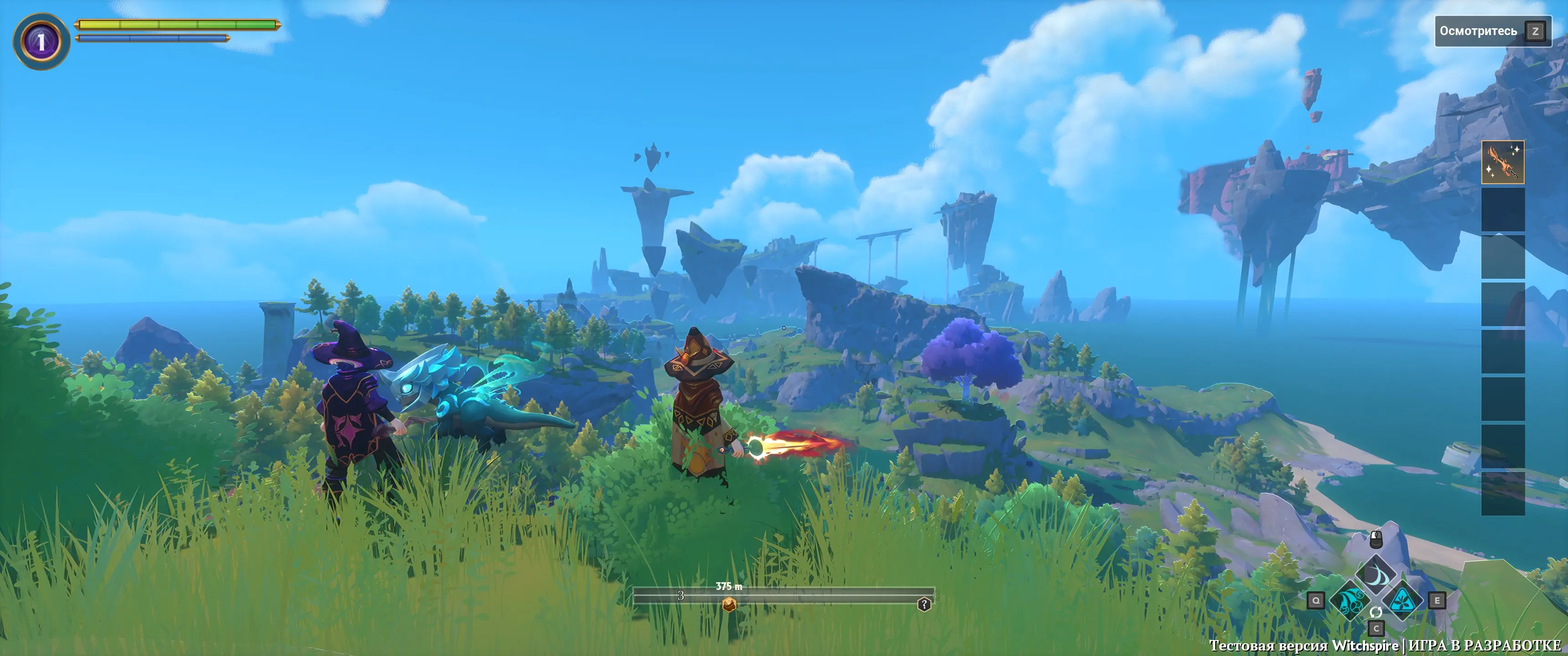Click the swap arrows icon
This screenshot has height=656, width=1568.
1376,611
